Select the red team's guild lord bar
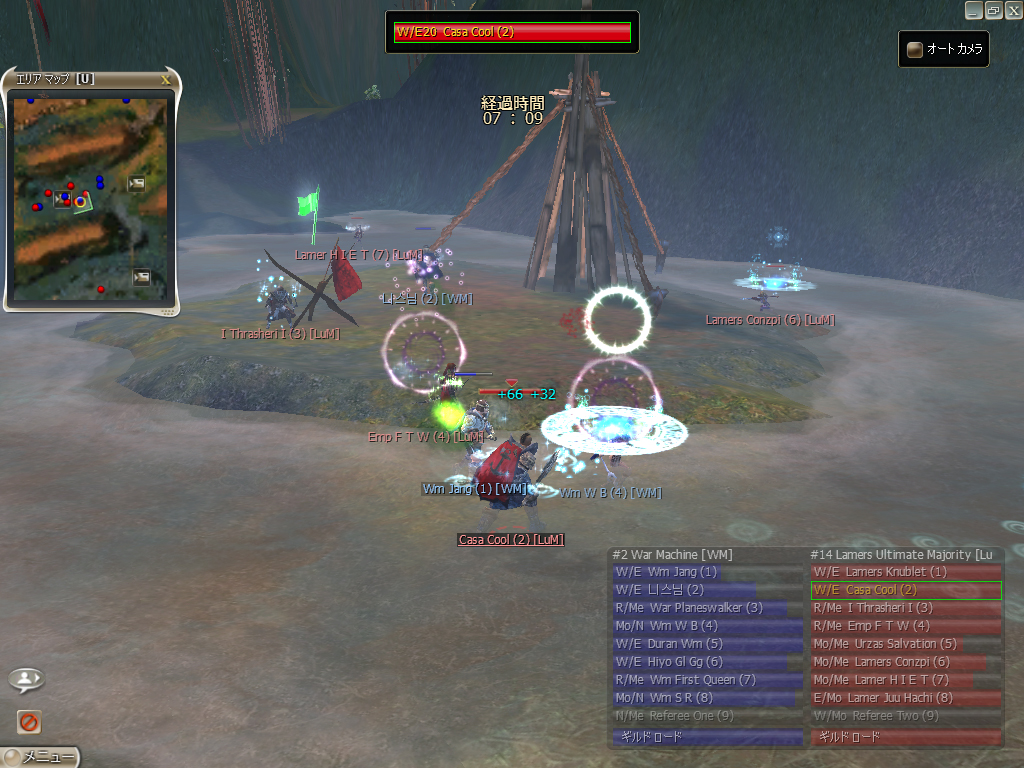Screen dimensions: 1024x768 click(x=906, y=737)
